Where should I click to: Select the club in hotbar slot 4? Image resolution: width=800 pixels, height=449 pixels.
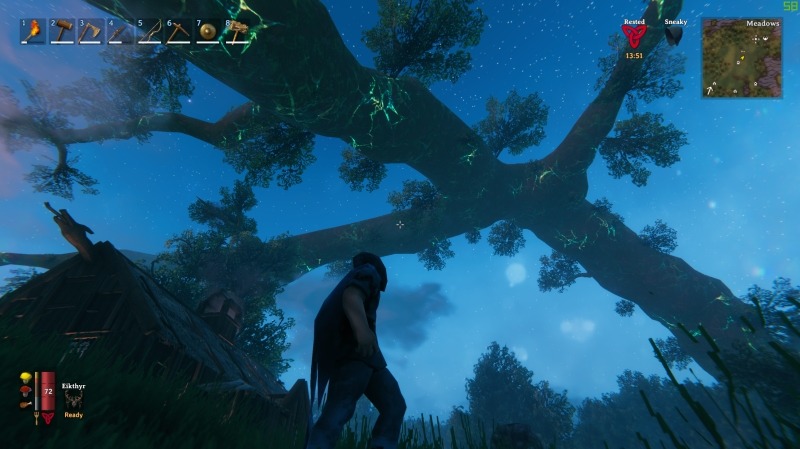pyautogui.click(x=121, y=31)
